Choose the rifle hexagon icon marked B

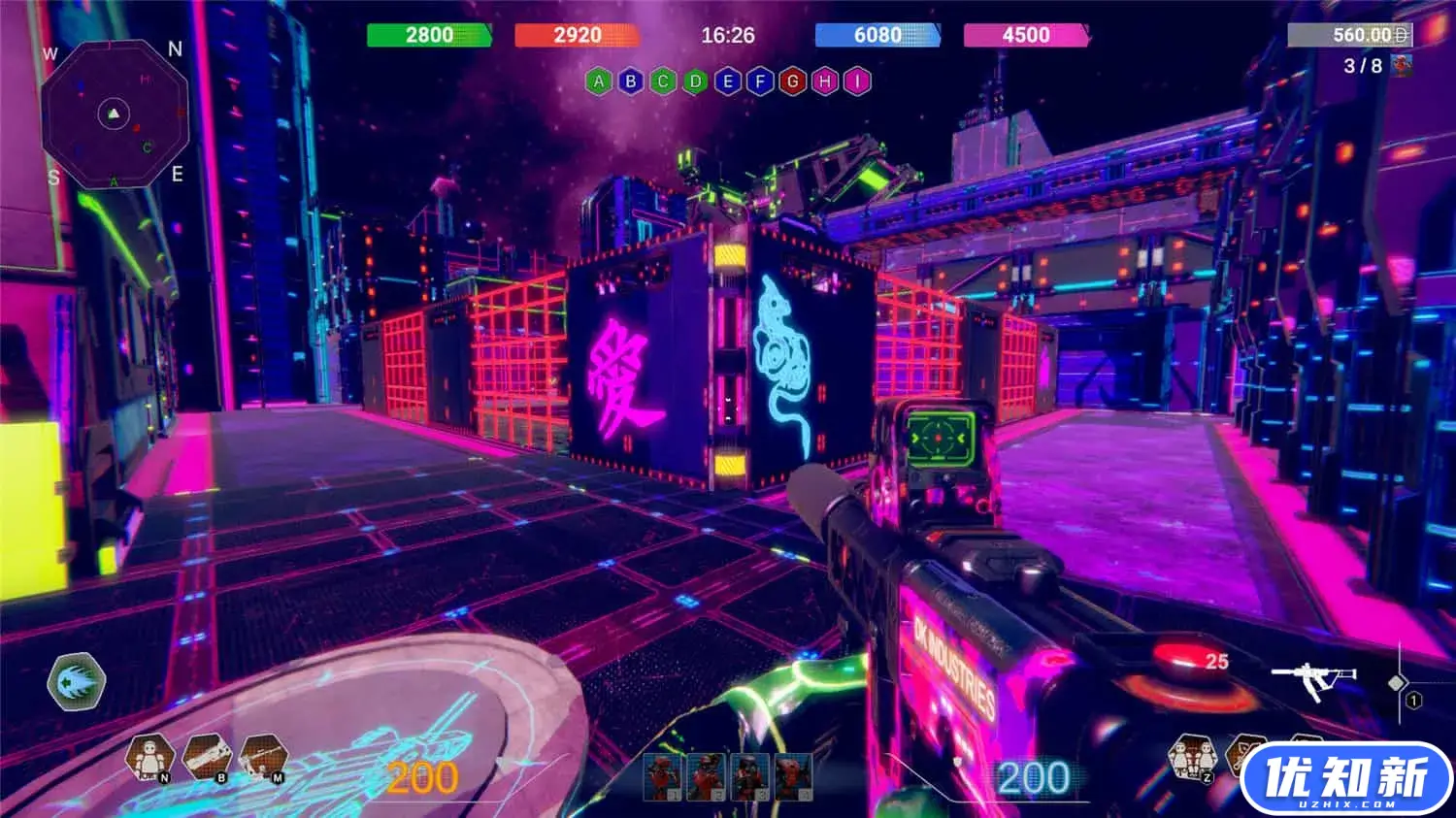point(206,757)
